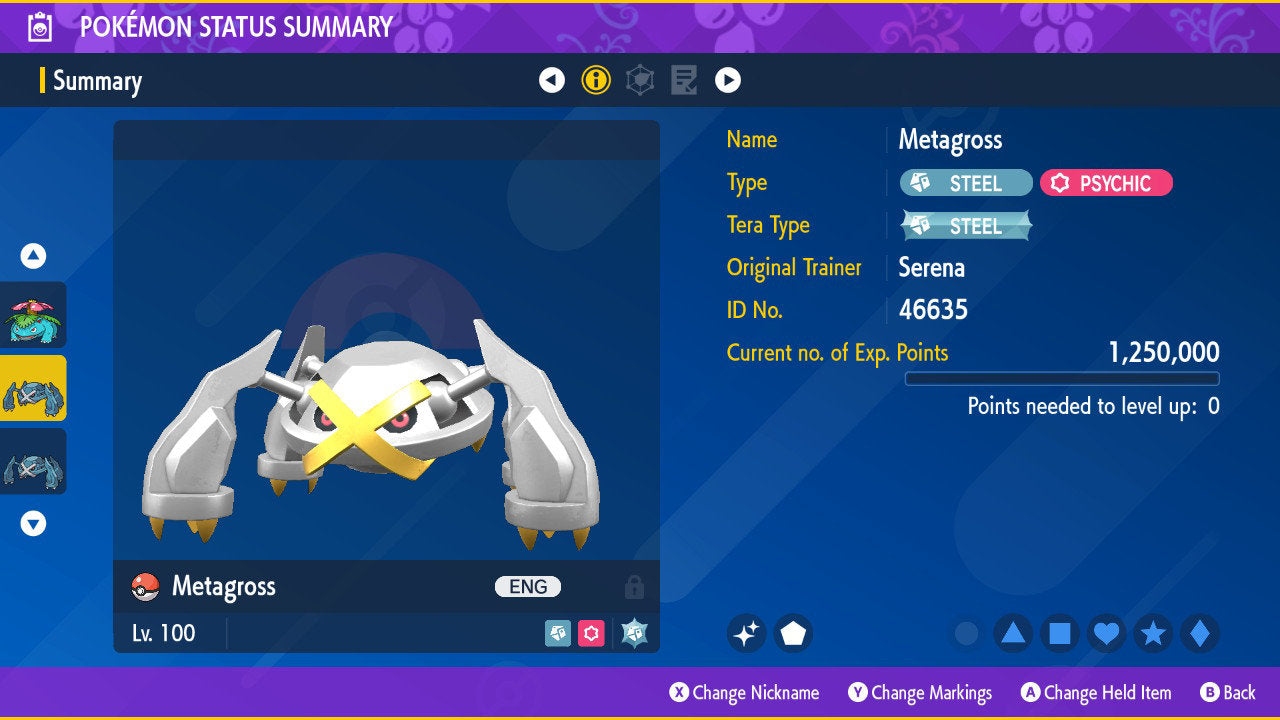The width and height of the screenshot is (1280, 720).
Task: Toggle the heart marking
Action: (x=1106, y=633)
